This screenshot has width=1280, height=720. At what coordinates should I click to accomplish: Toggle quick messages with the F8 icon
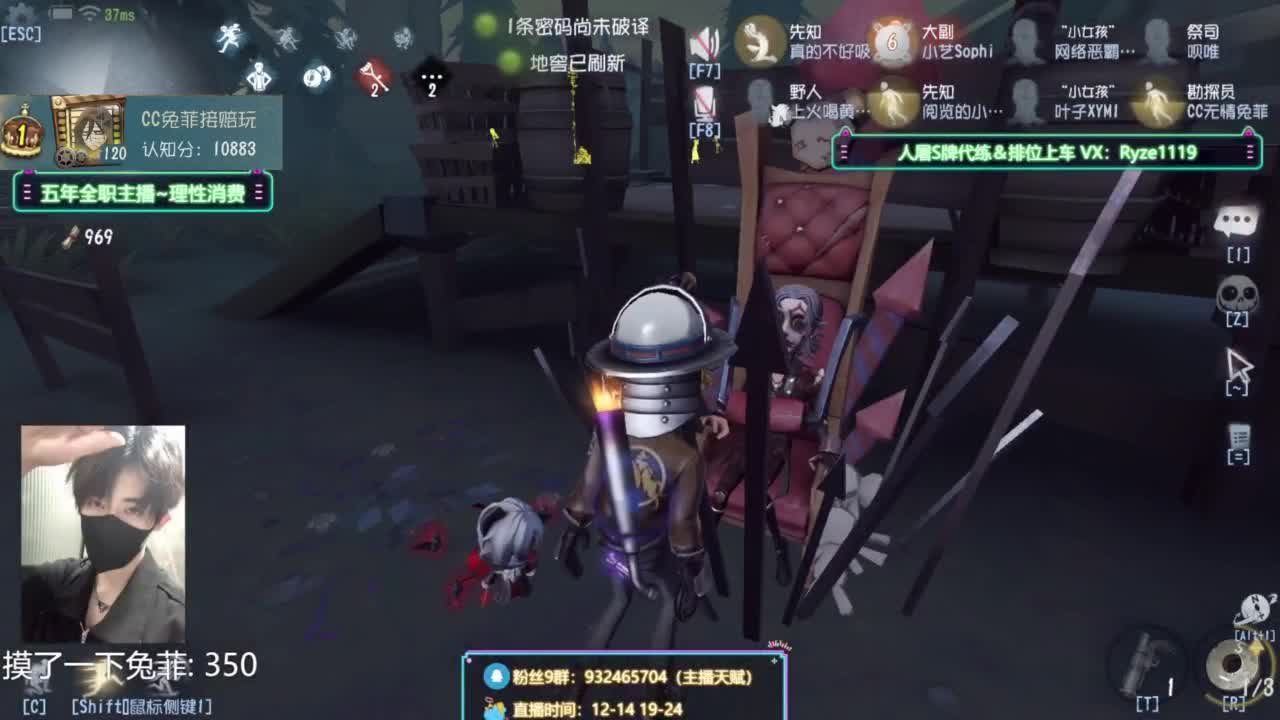point(706,100)
